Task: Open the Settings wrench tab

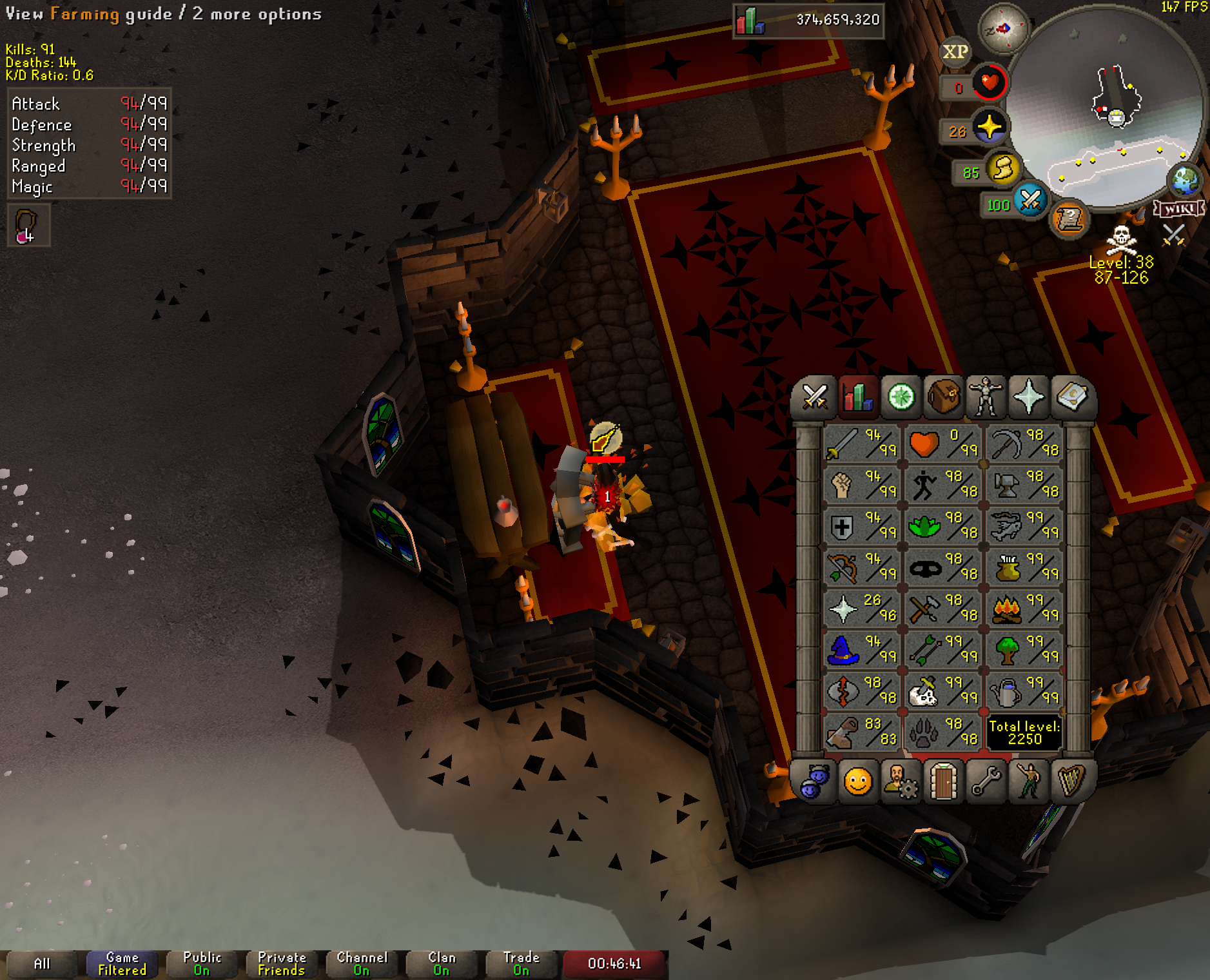Action: (x=986, y=782)
